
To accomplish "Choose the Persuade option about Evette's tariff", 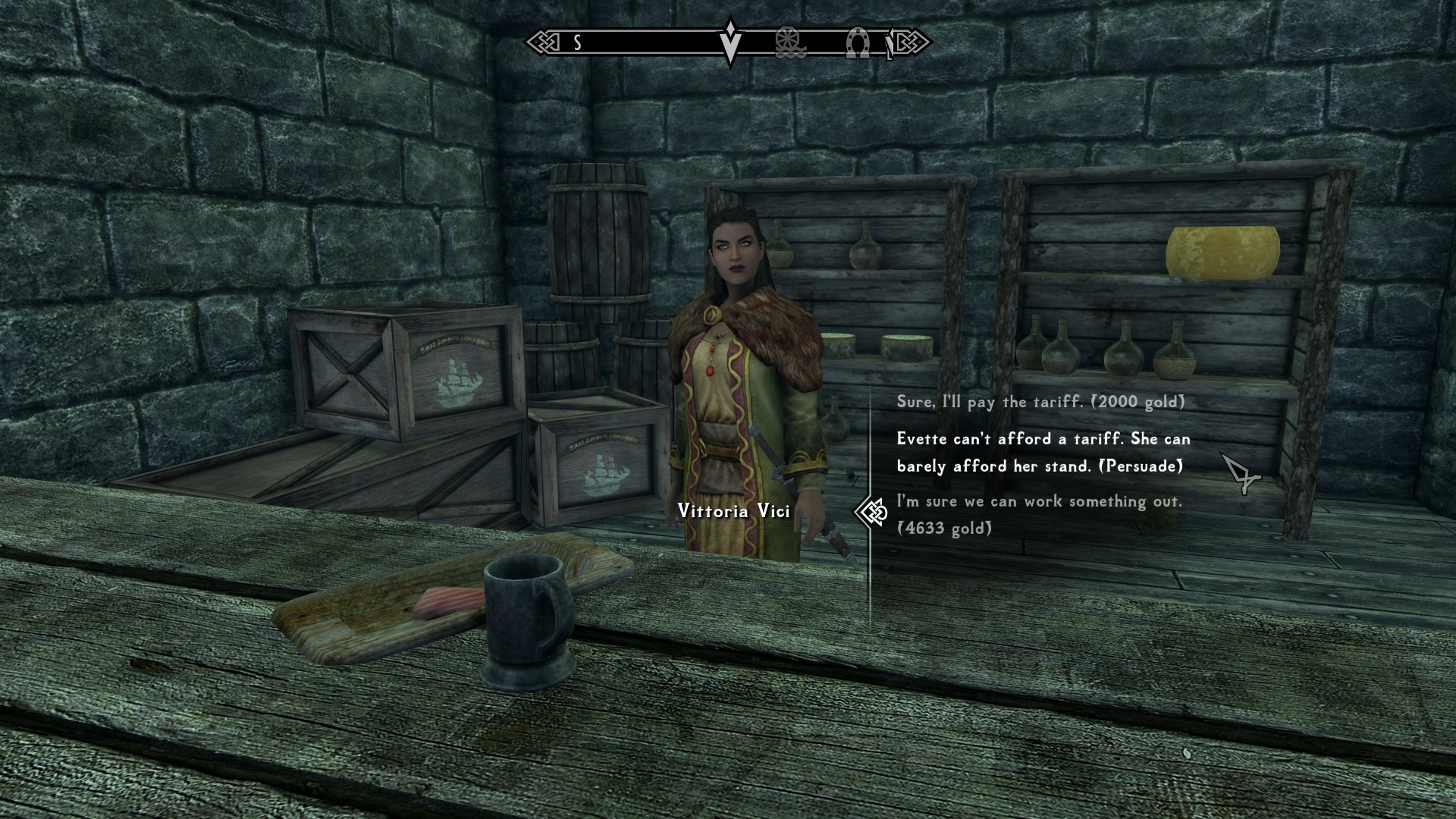I will 1043,452.
